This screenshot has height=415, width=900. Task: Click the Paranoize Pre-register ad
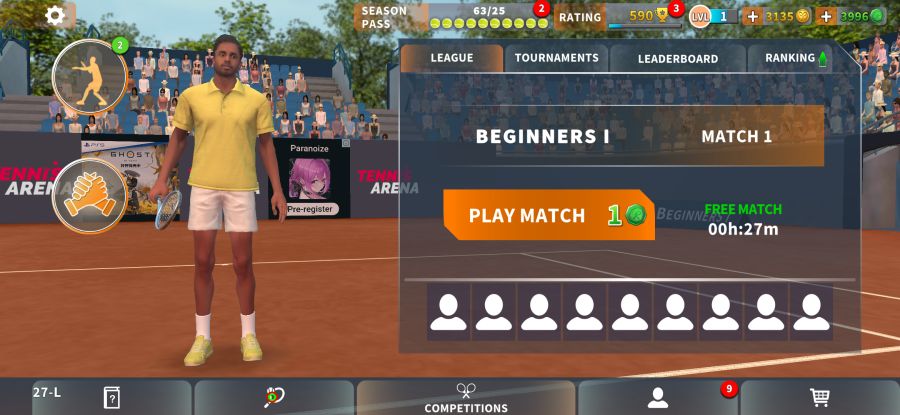[x=312, y=179]
